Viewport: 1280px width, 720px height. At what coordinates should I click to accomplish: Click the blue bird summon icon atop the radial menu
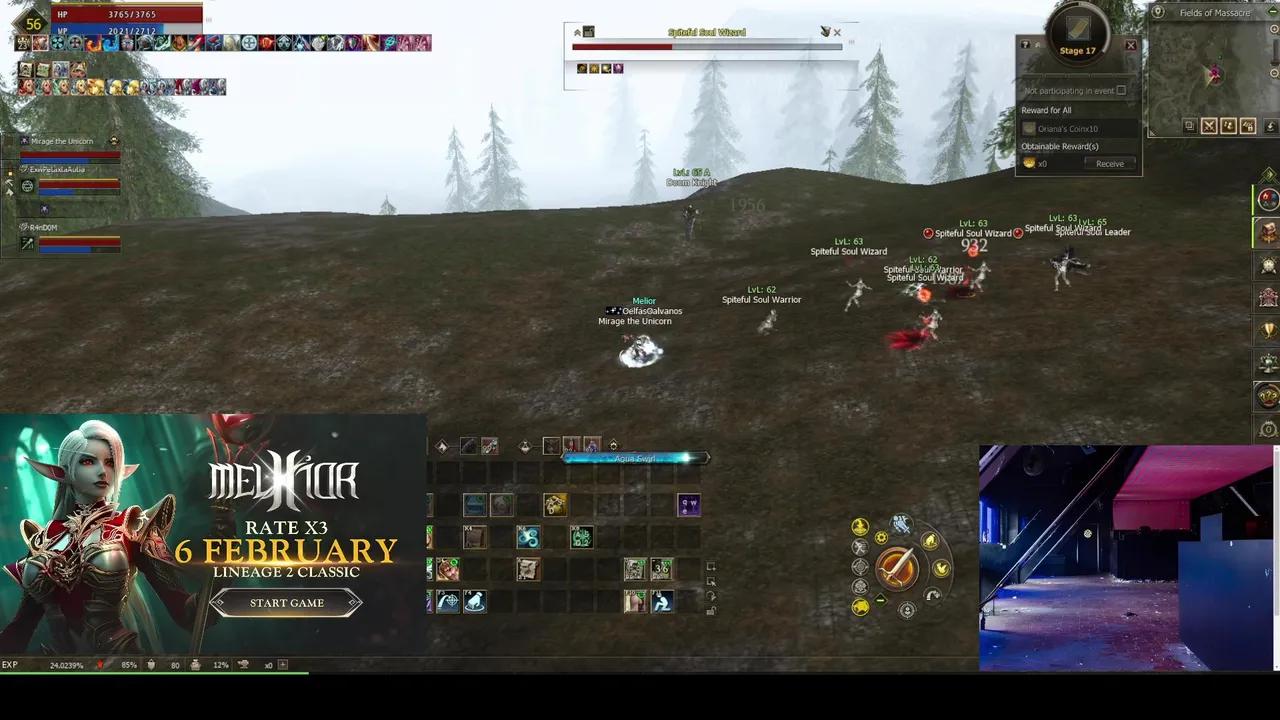898,521
